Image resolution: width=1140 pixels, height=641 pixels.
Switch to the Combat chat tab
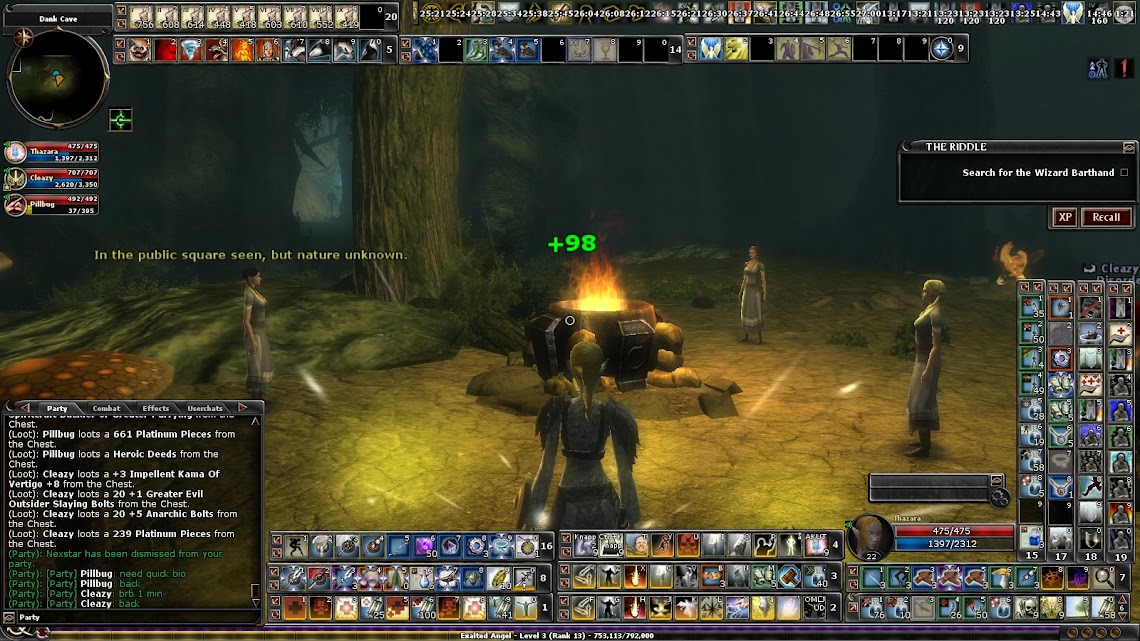[x=106, y=408]
